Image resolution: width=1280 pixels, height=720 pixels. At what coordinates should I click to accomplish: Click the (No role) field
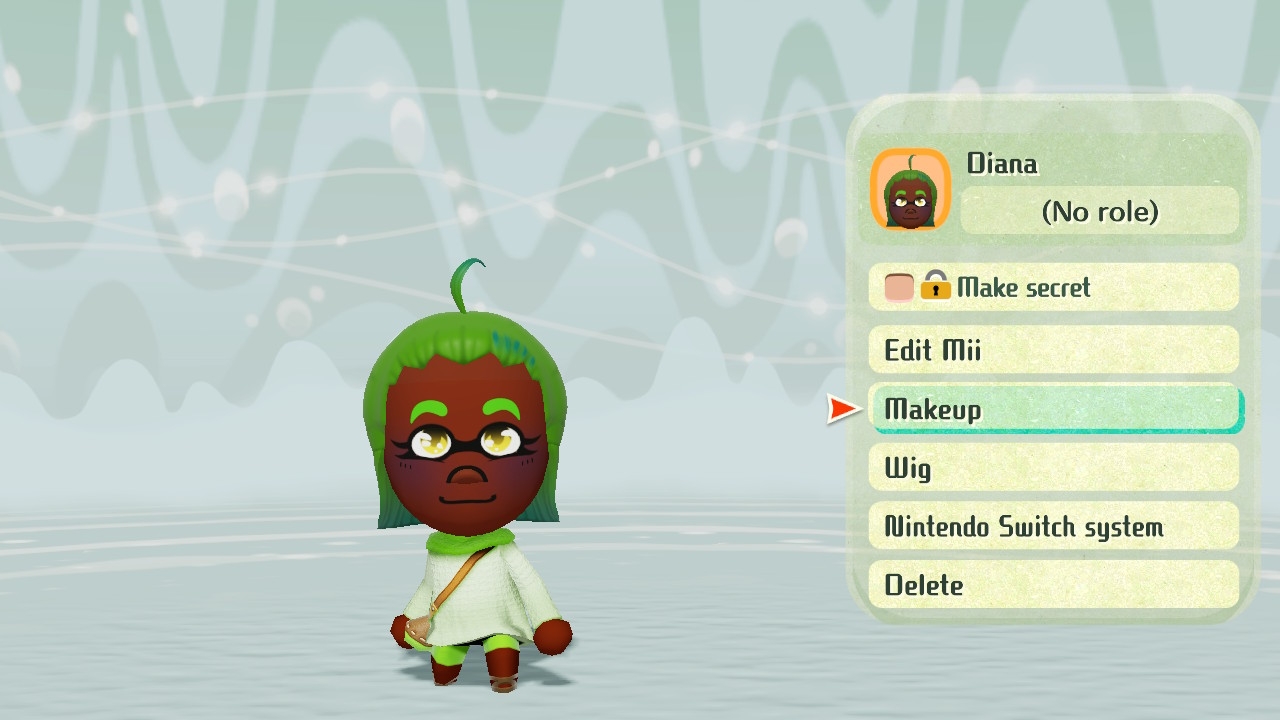tap(1099, 212)
